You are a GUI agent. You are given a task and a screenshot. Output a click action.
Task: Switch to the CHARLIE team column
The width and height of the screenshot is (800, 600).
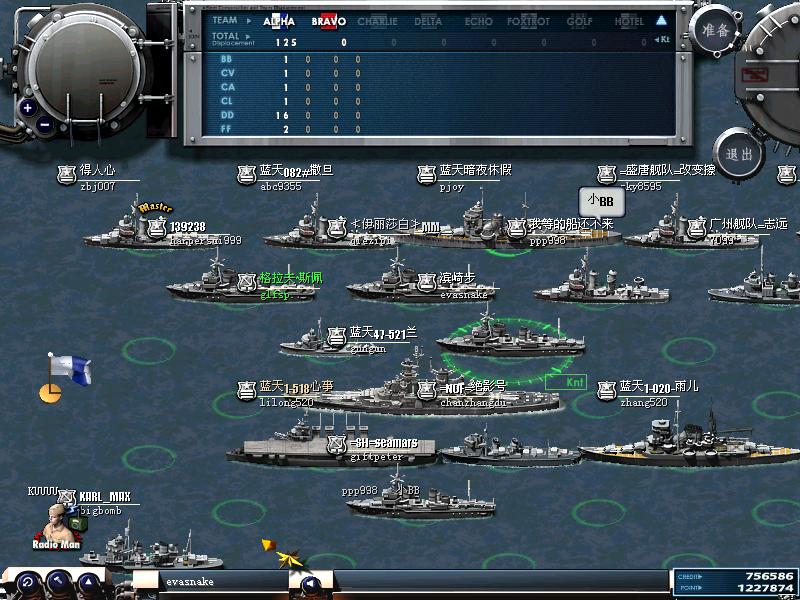pos(377,21)
